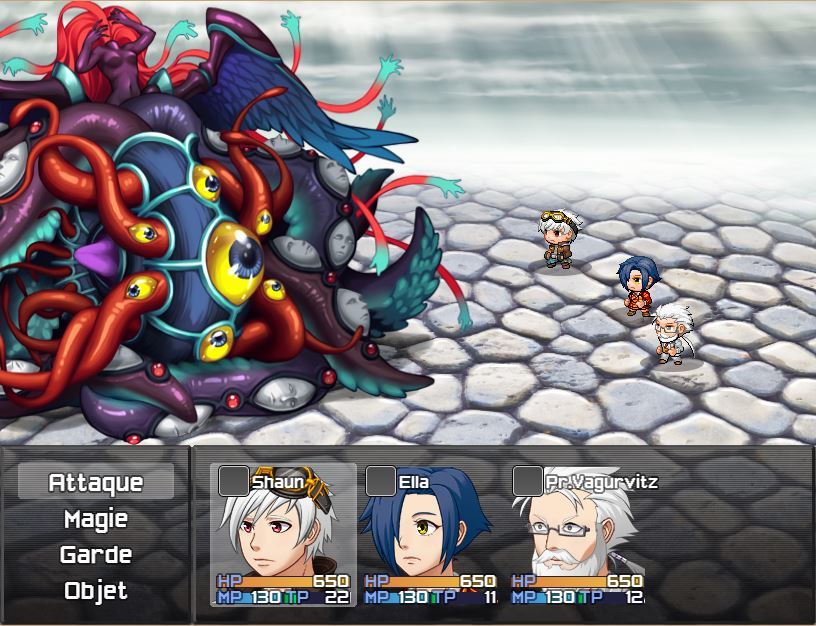Open the Magie skill menu

96,519
